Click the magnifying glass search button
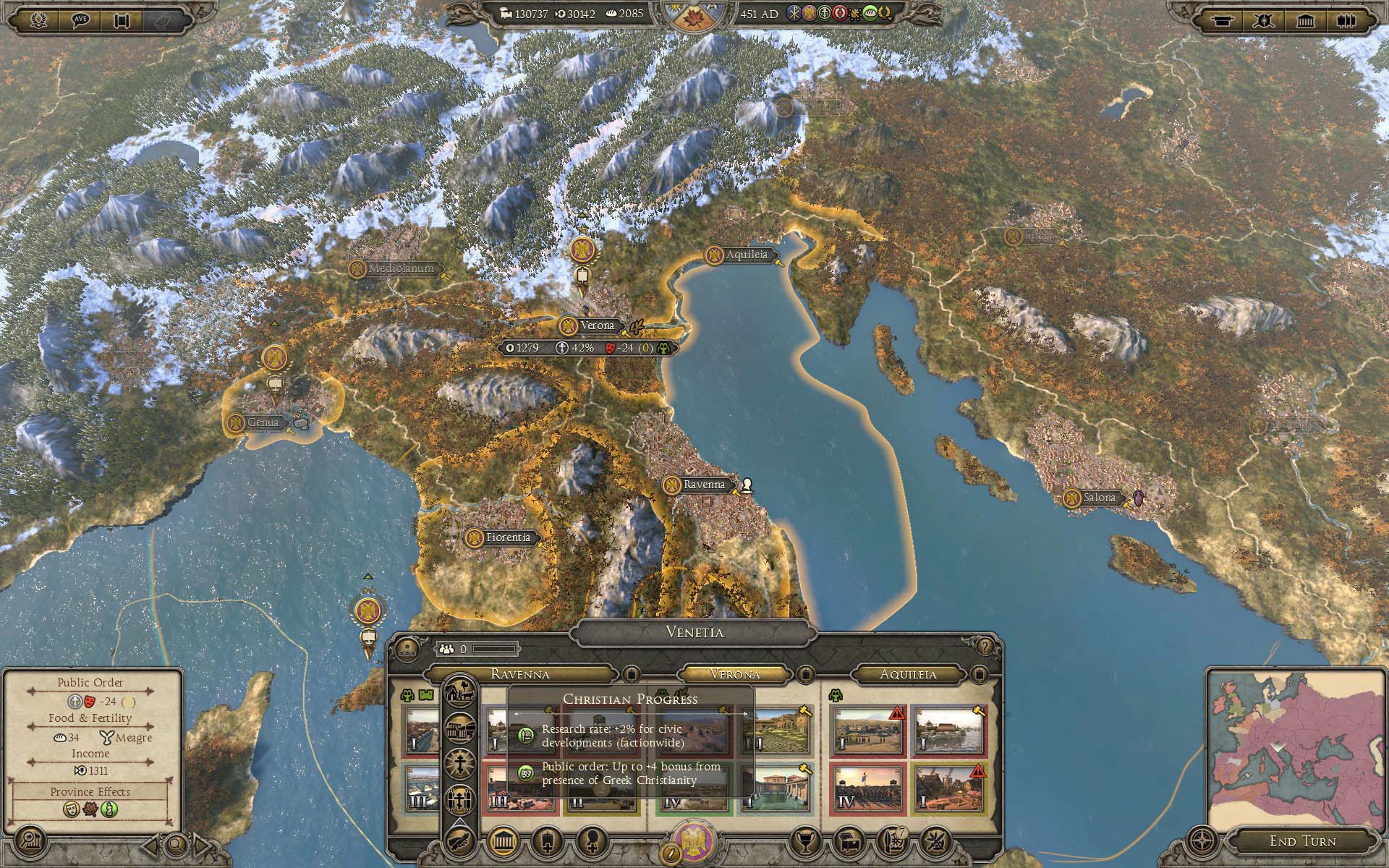The height and width of the screenshot is (868, 1389). tap(175, 843)
